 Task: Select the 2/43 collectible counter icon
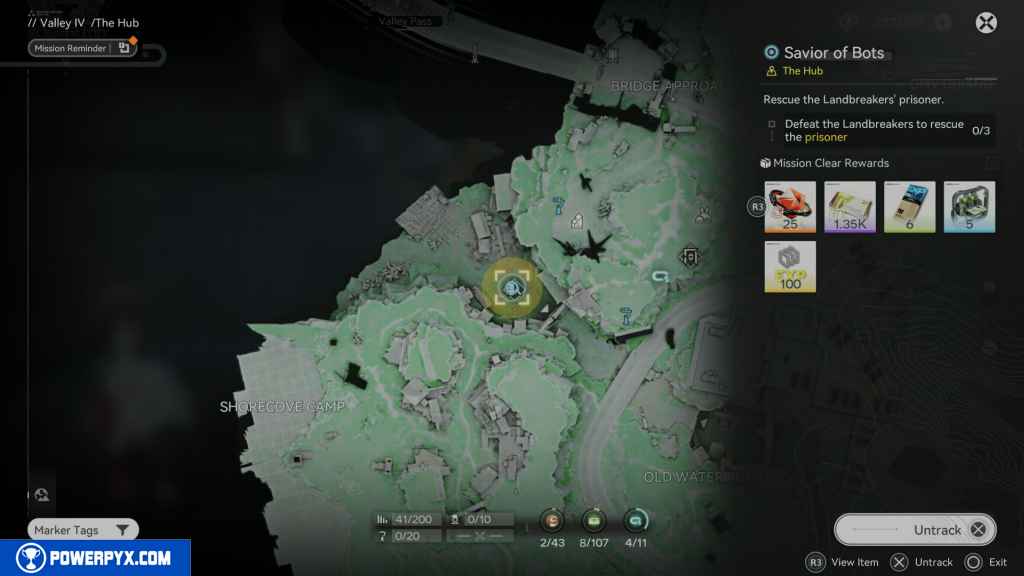coord(551,520)
